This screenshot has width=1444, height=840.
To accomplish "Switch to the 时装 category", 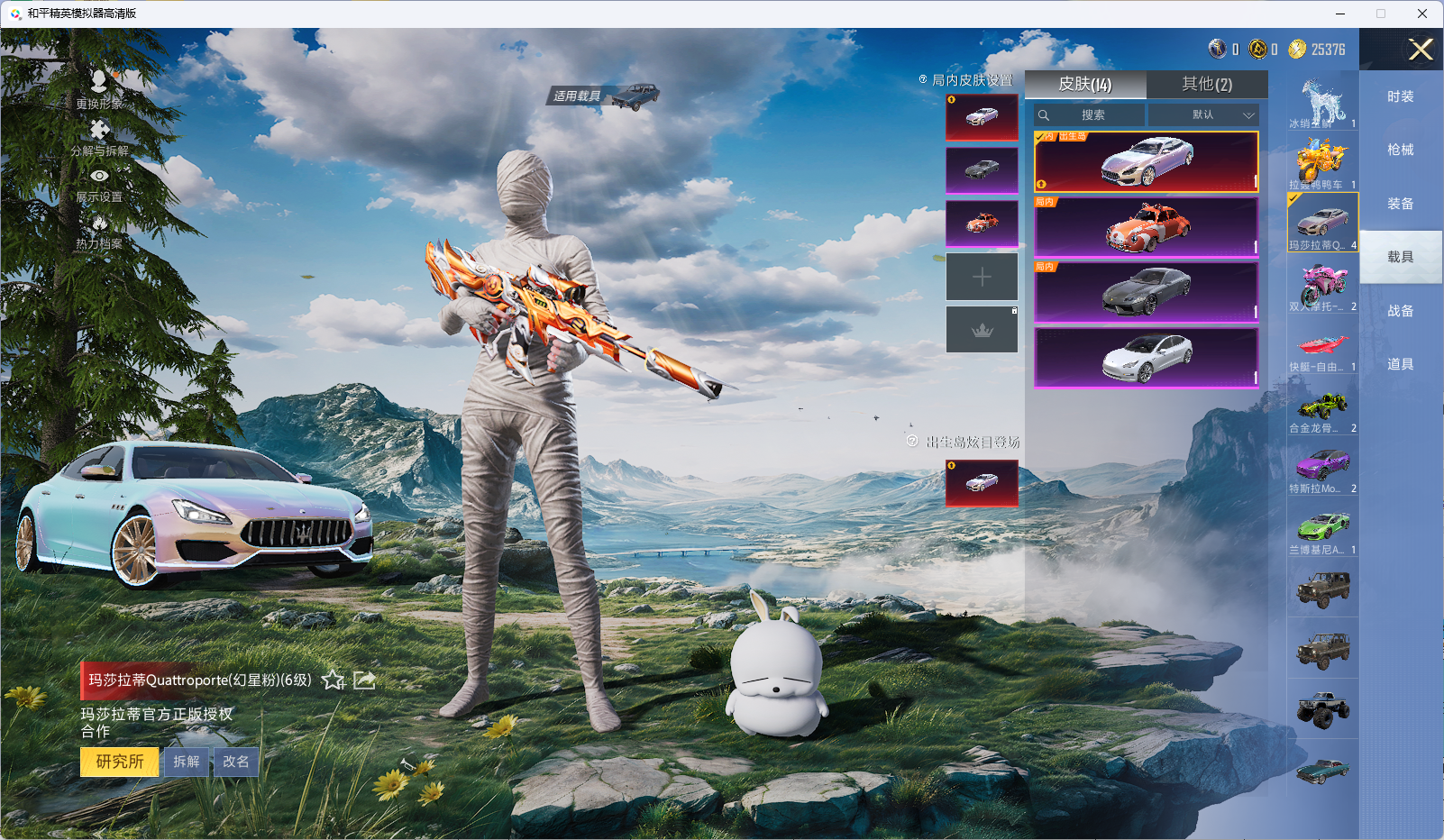I will click(1400, 96).
